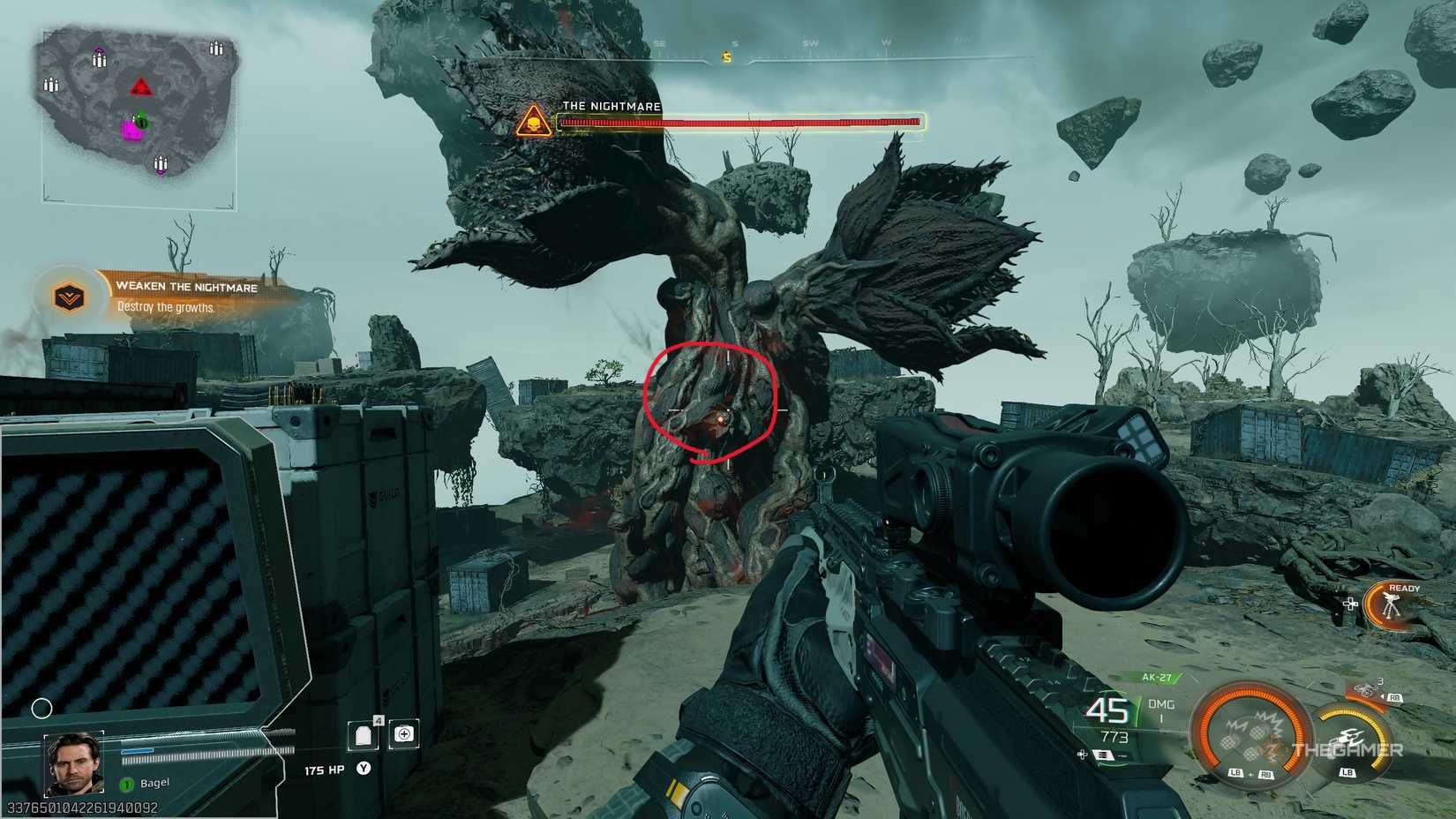Viewport: 1456px width, 819px height.
Task: Open the LB+RB grenade selection wheel icon
Action: 1250,734
